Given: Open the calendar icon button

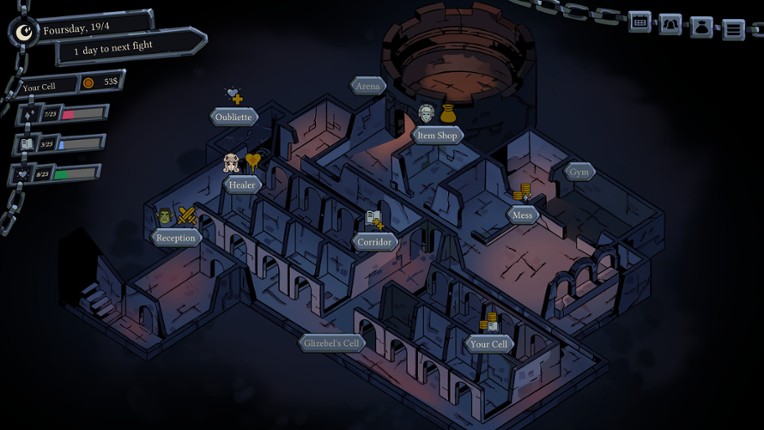Looking at the screenshot, I should coord(640,22).
